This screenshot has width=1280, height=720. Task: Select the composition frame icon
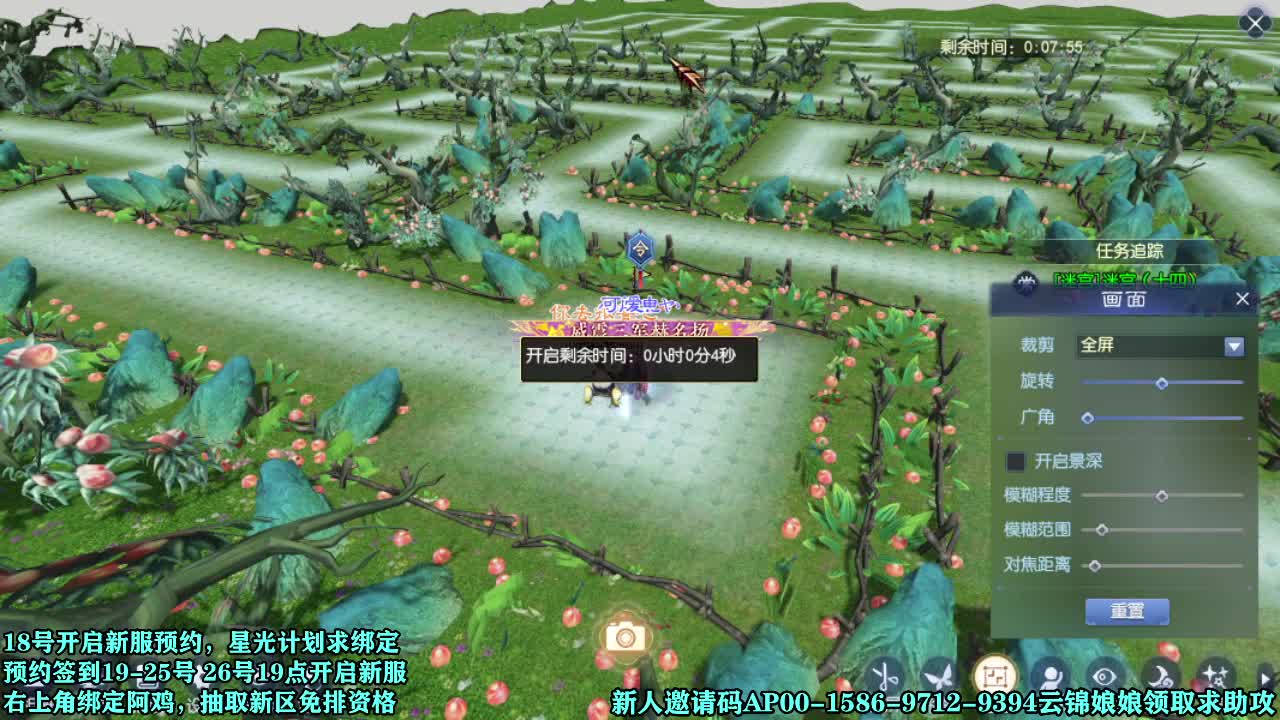996,673
